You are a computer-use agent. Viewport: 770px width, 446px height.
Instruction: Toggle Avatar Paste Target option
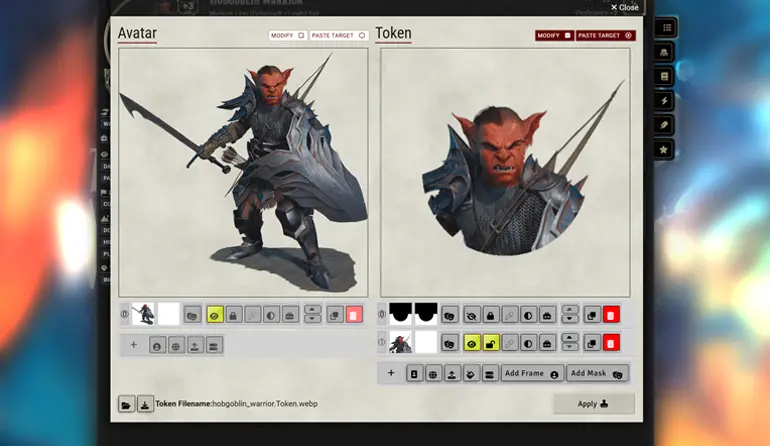(x=339, y=35)
